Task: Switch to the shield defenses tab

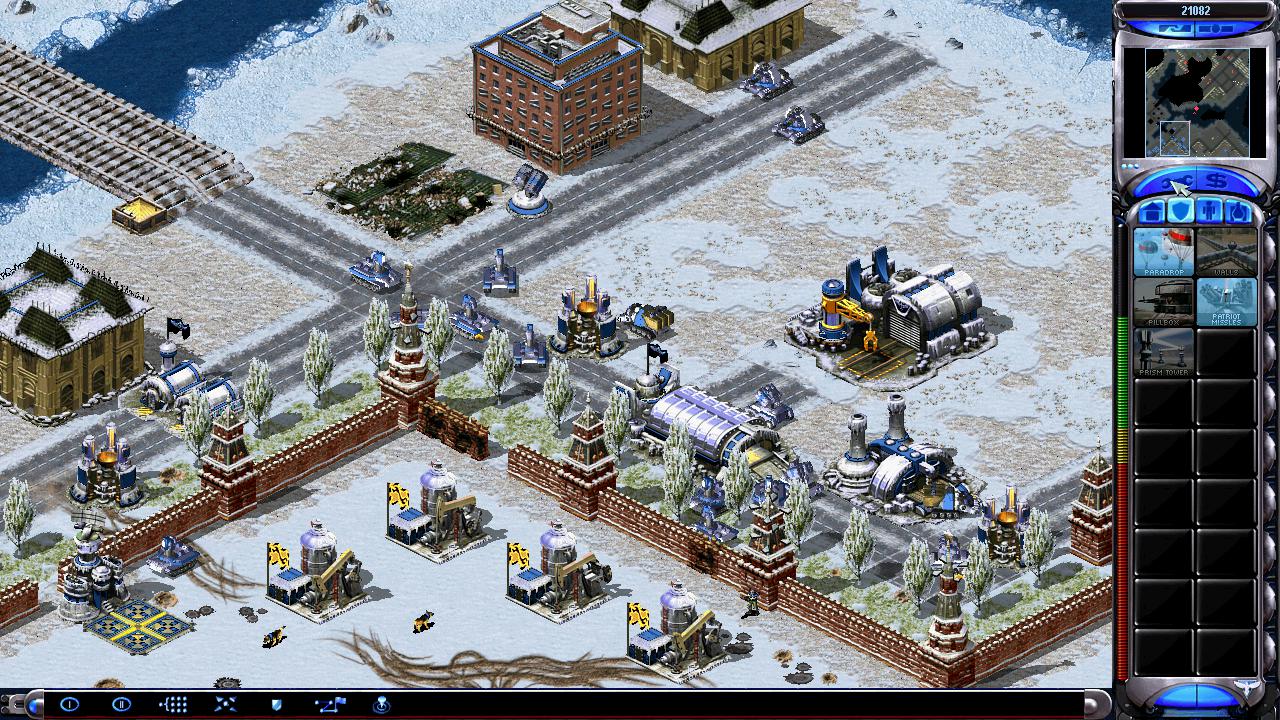Action: 1181,211
